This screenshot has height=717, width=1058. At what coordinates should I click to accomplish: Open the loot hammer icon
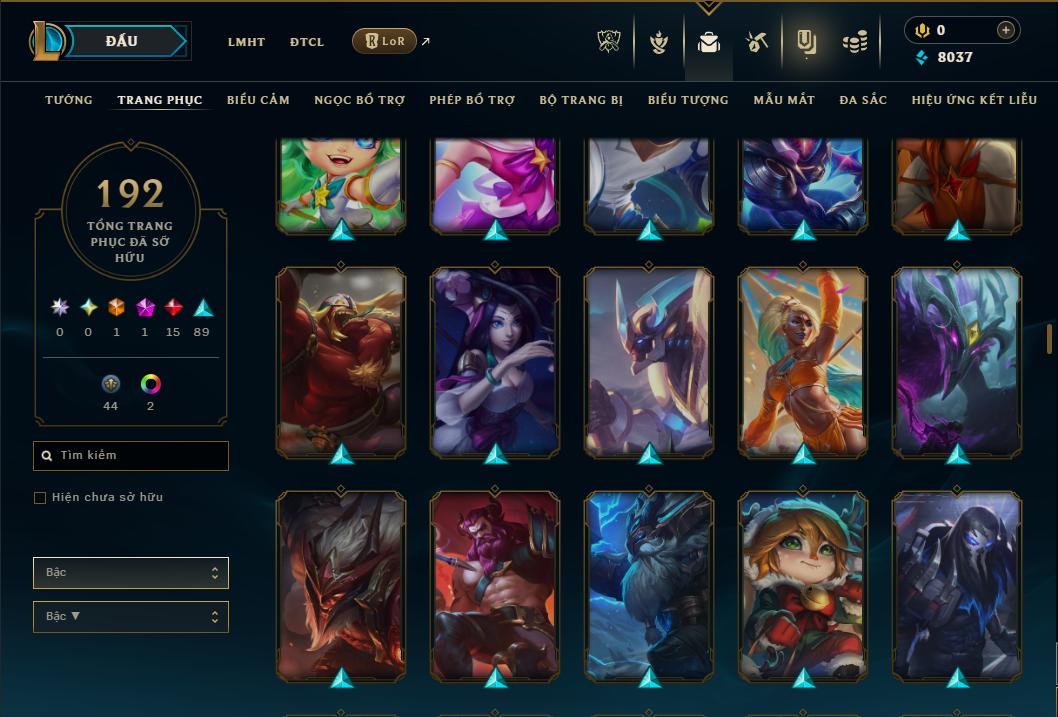(756, 42)
